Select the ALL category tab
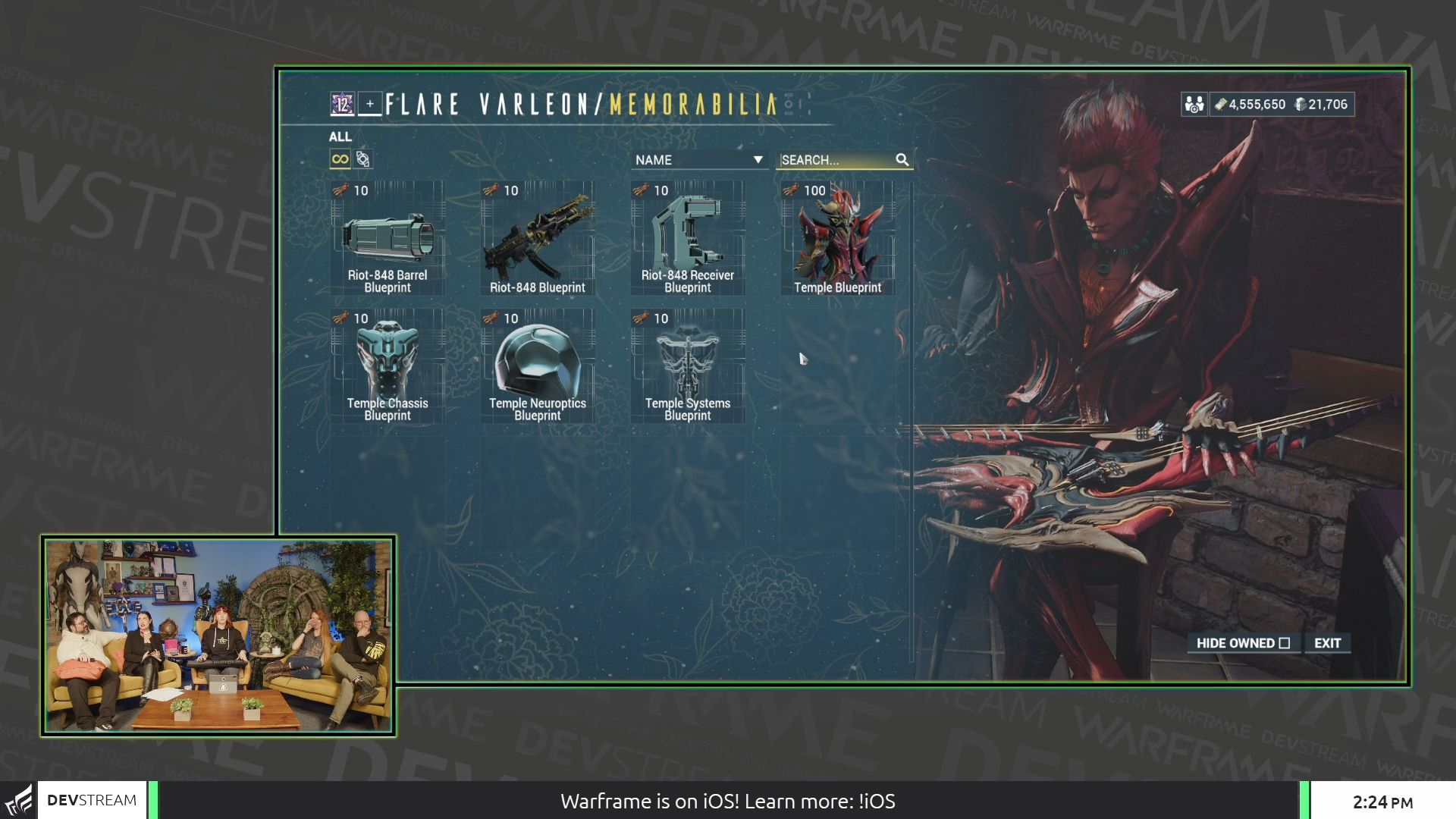1456x819 pixels. 340,137
